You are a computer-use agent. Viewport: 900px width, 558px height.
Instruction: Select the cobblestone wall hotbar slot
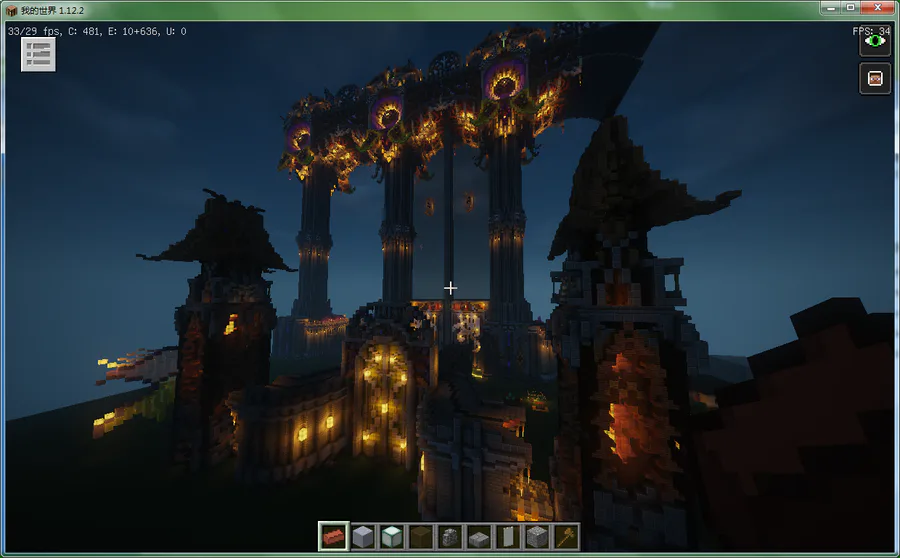[x=450, y=536]
